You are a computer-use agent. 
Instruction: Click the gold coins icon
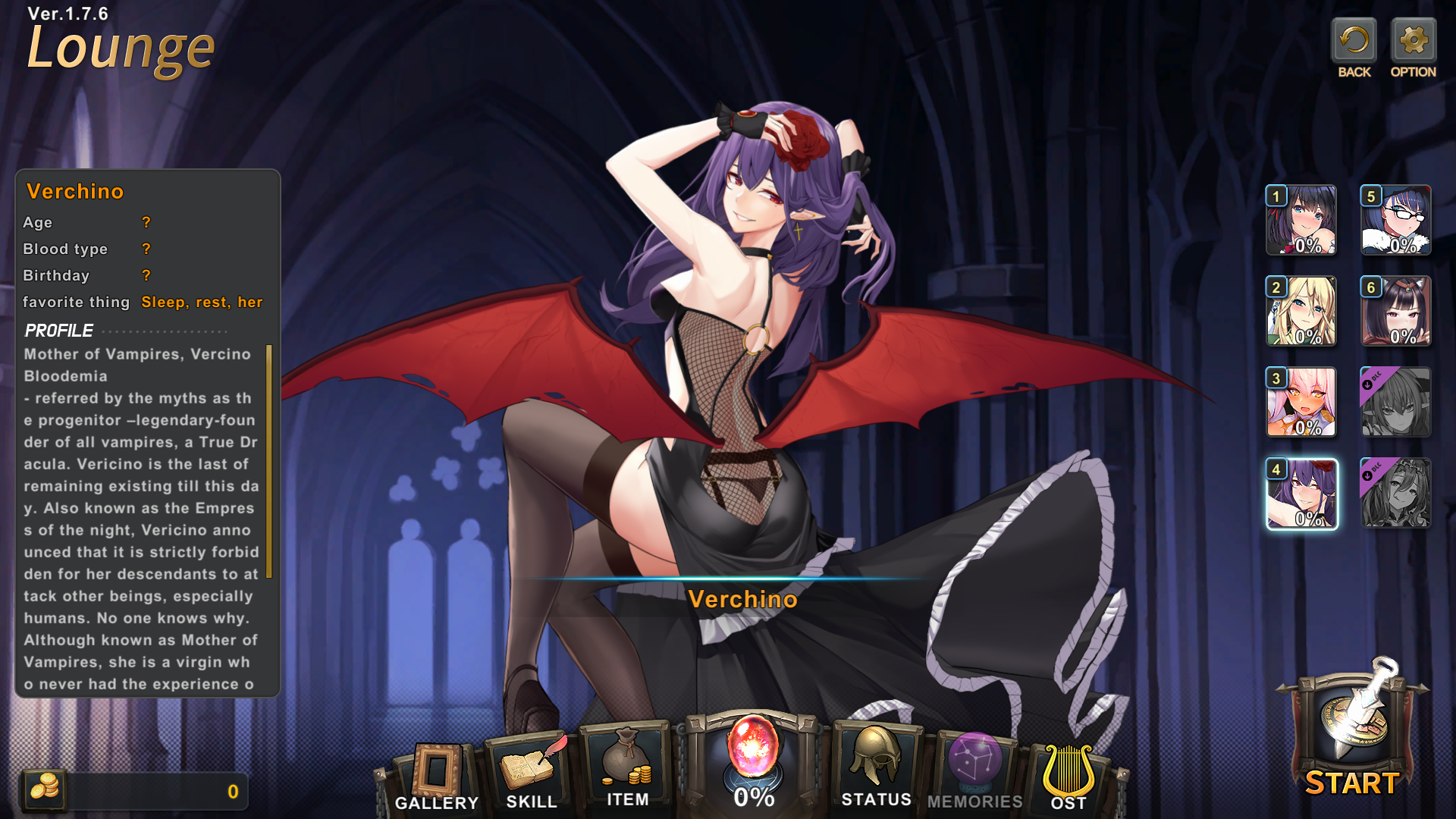click(x=44, y=789)
